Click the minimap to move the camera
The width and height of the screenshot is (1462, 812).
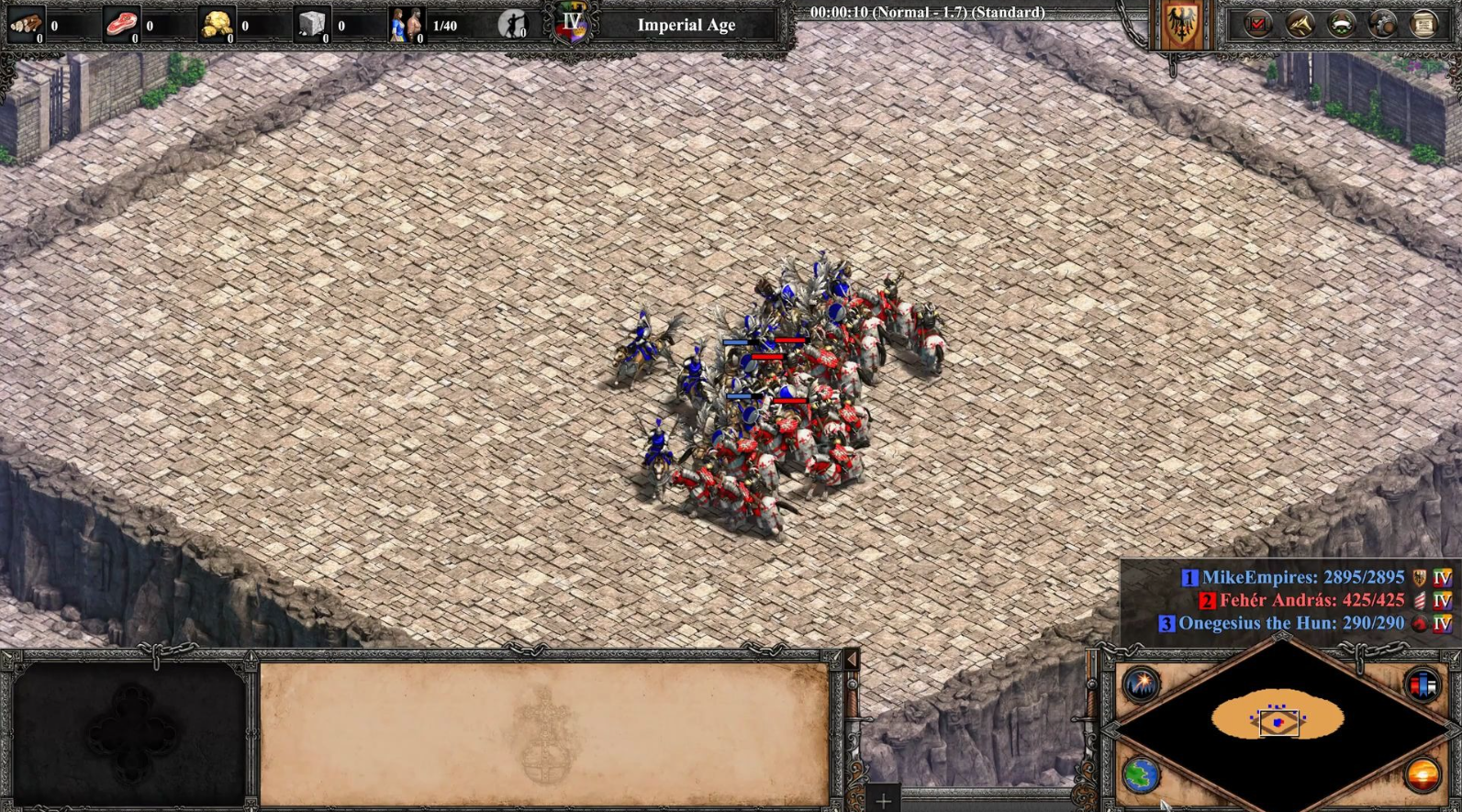point(1279,719)
